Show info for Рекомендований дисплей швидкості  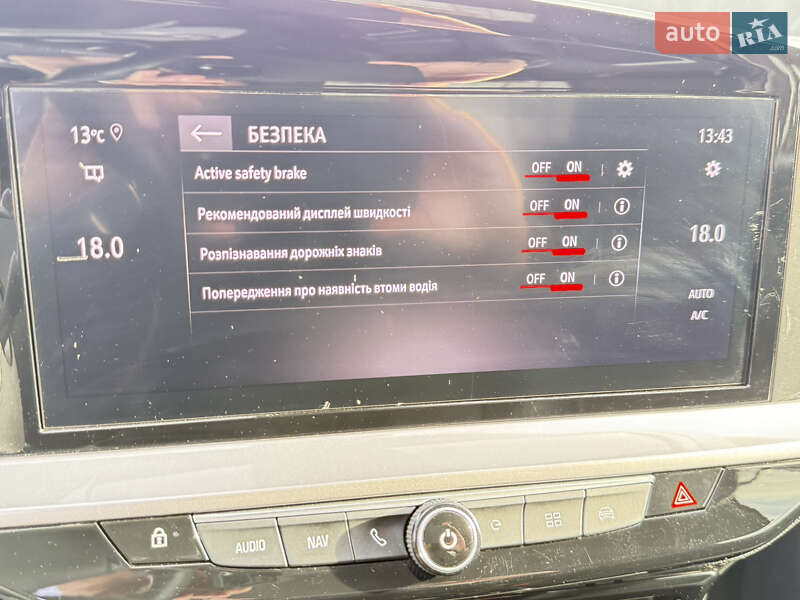(622, 206)
